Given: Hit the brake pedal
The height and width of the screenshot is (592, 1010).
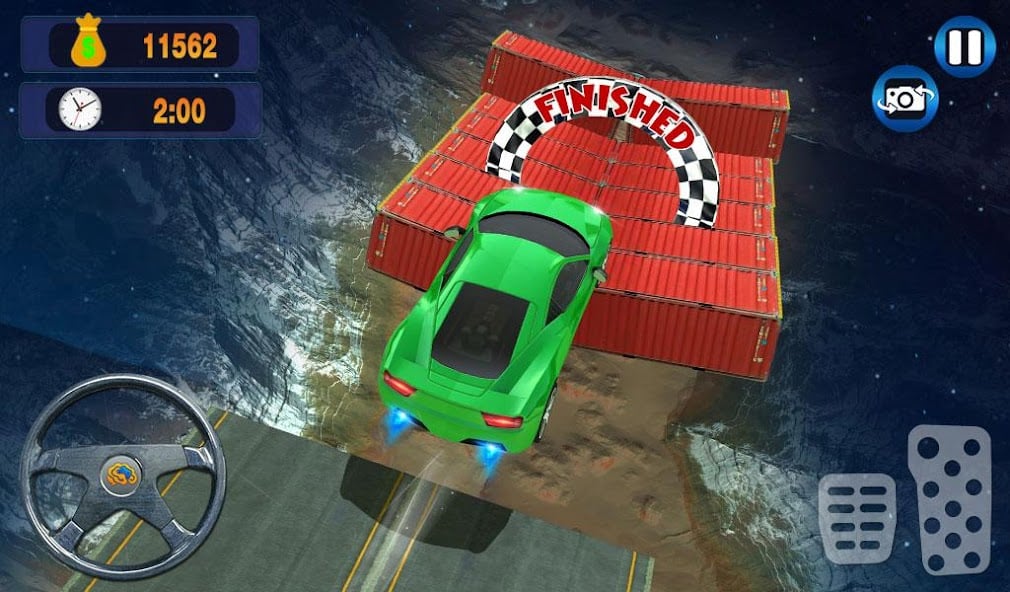Looking at the screenshot, I should coord(857,519).
